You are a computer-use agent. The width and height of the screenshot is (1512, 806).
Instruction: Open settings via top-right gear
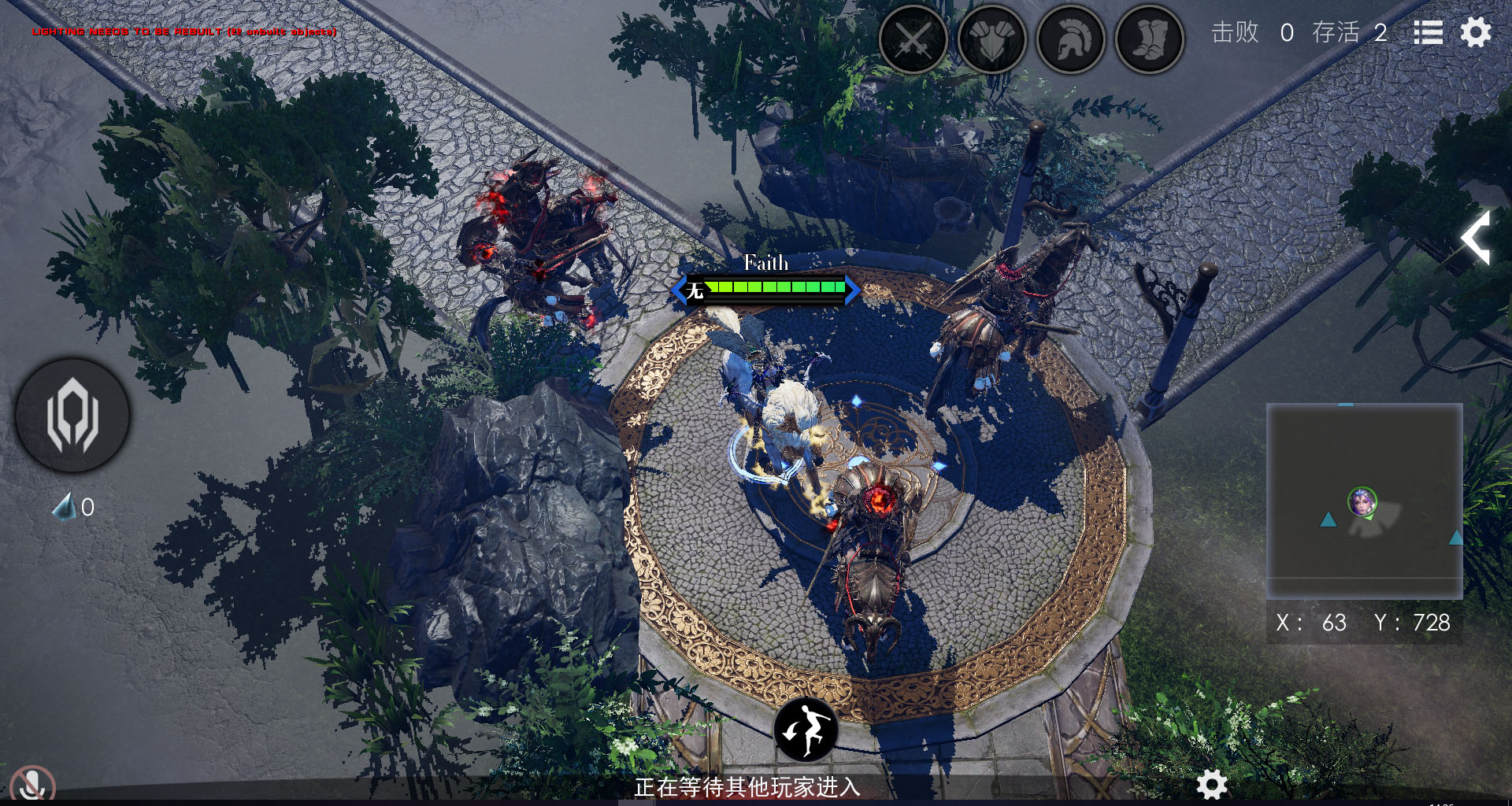(1476, 33)
